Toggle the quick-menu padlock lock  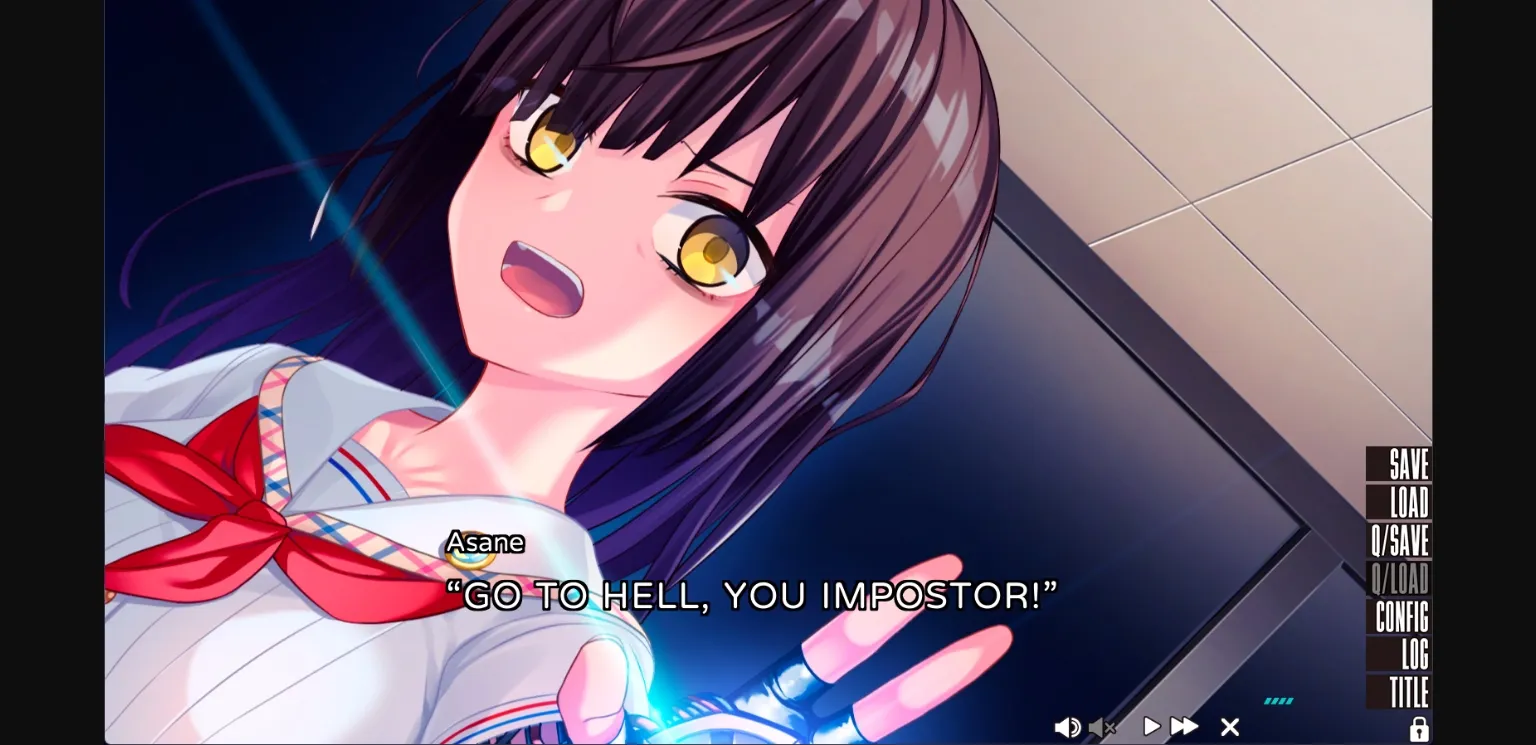[x=1421, y=728]
